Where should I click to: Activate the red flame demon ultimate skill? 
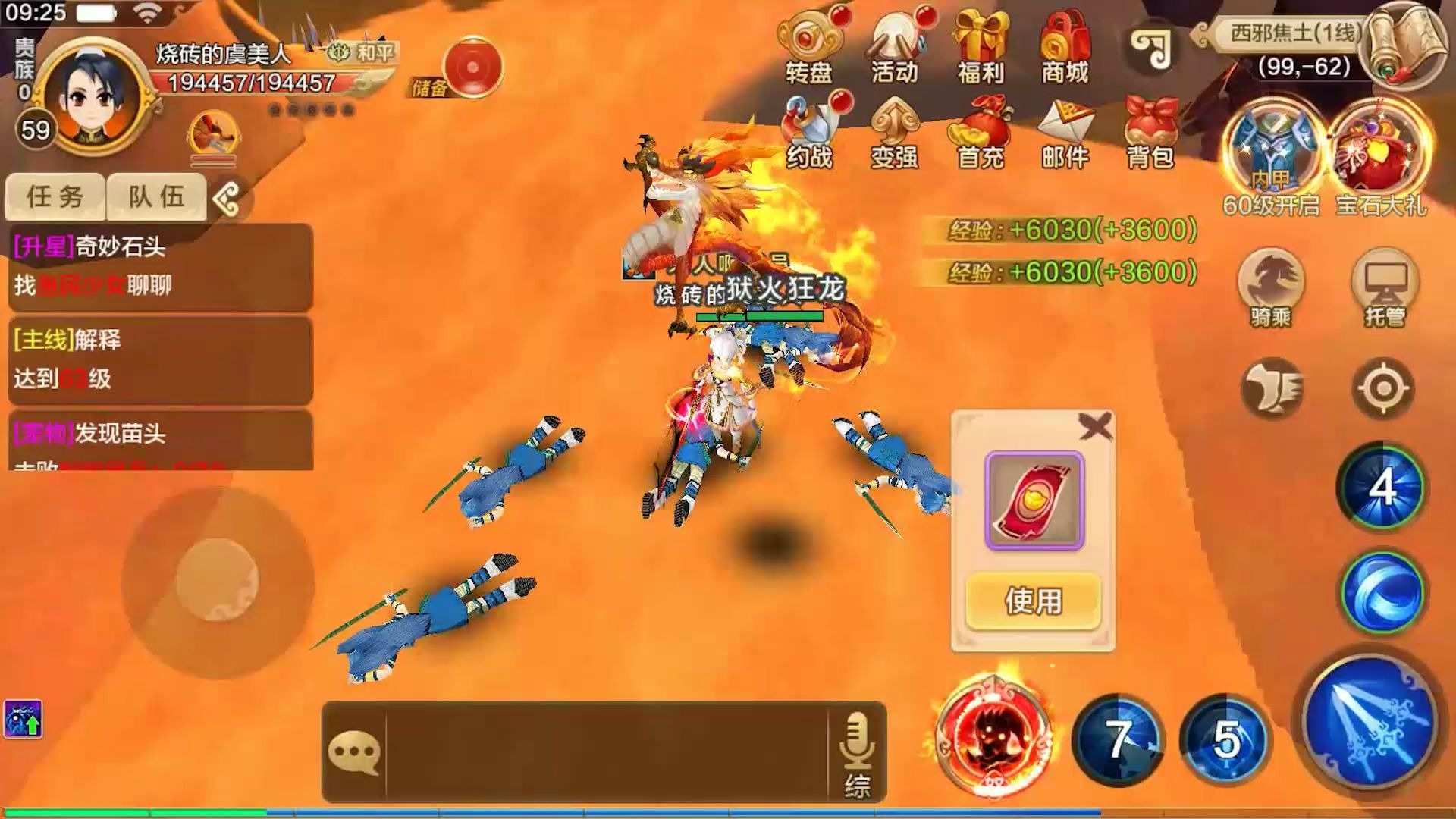(993, 734)
